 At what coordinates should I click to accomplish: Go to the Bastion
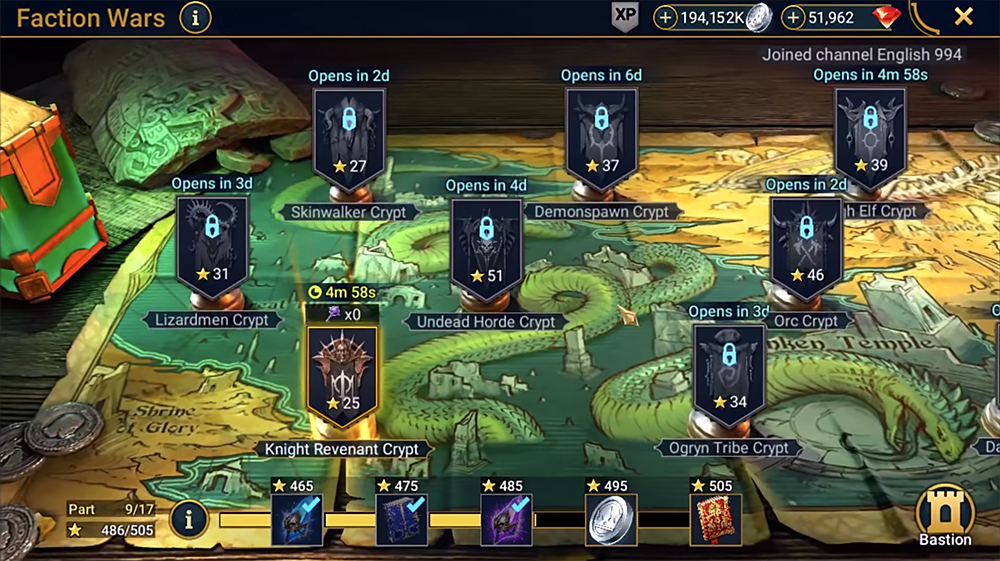(x=945, y=515)
